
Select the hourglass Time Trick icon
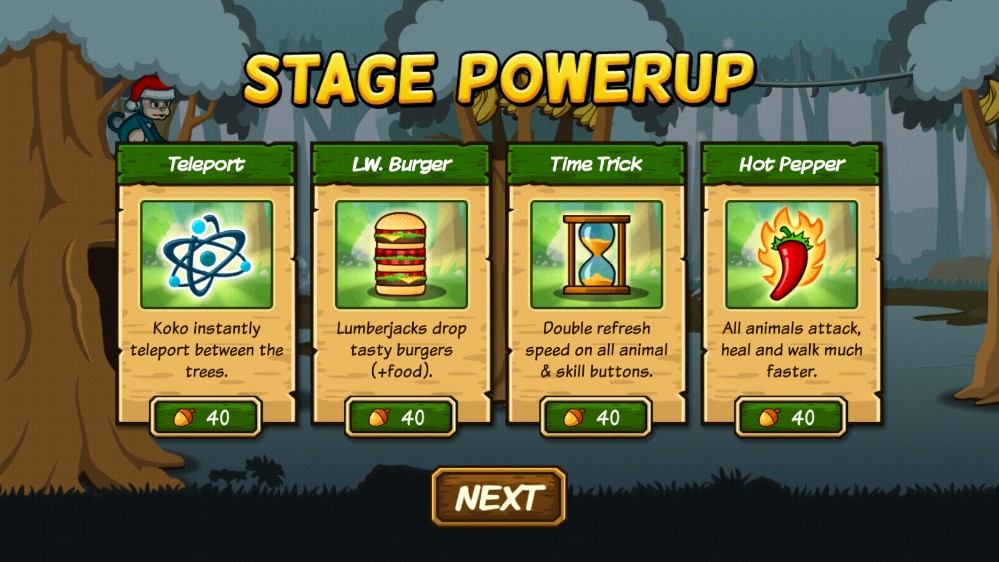[x=596, y=254]
